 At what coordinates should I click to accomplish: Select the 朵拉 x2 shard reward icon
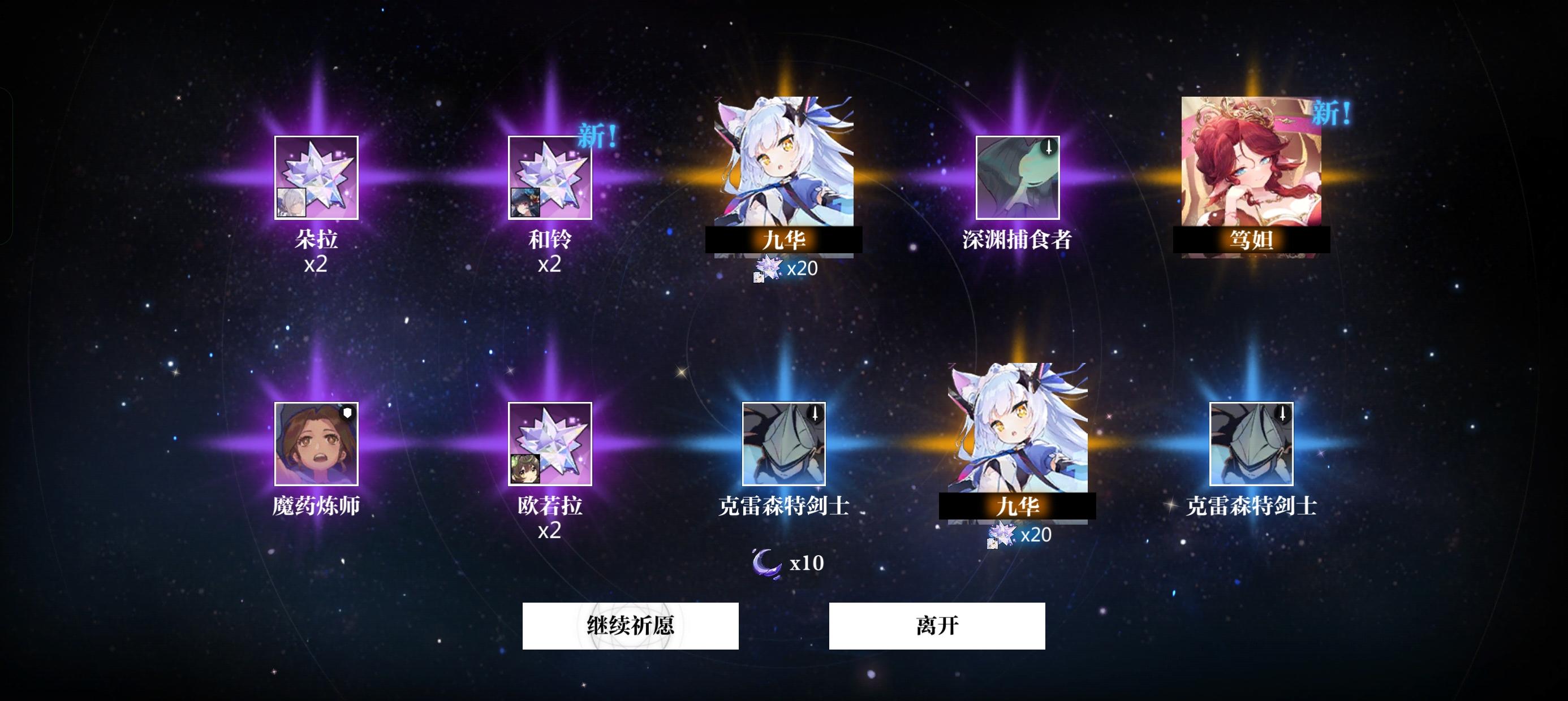point(317,183)
